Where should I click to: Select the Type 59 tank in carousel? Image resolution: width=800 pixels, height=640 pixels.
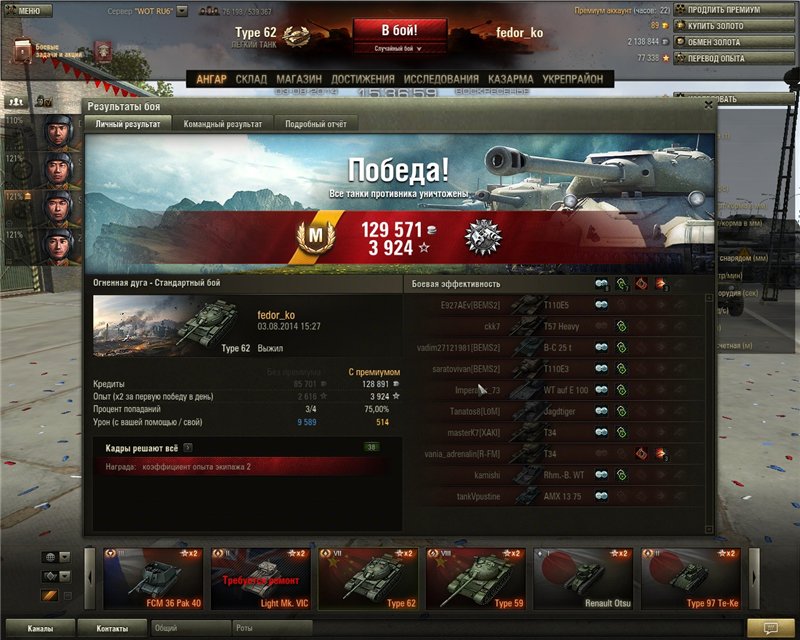(x=476, y=578)
